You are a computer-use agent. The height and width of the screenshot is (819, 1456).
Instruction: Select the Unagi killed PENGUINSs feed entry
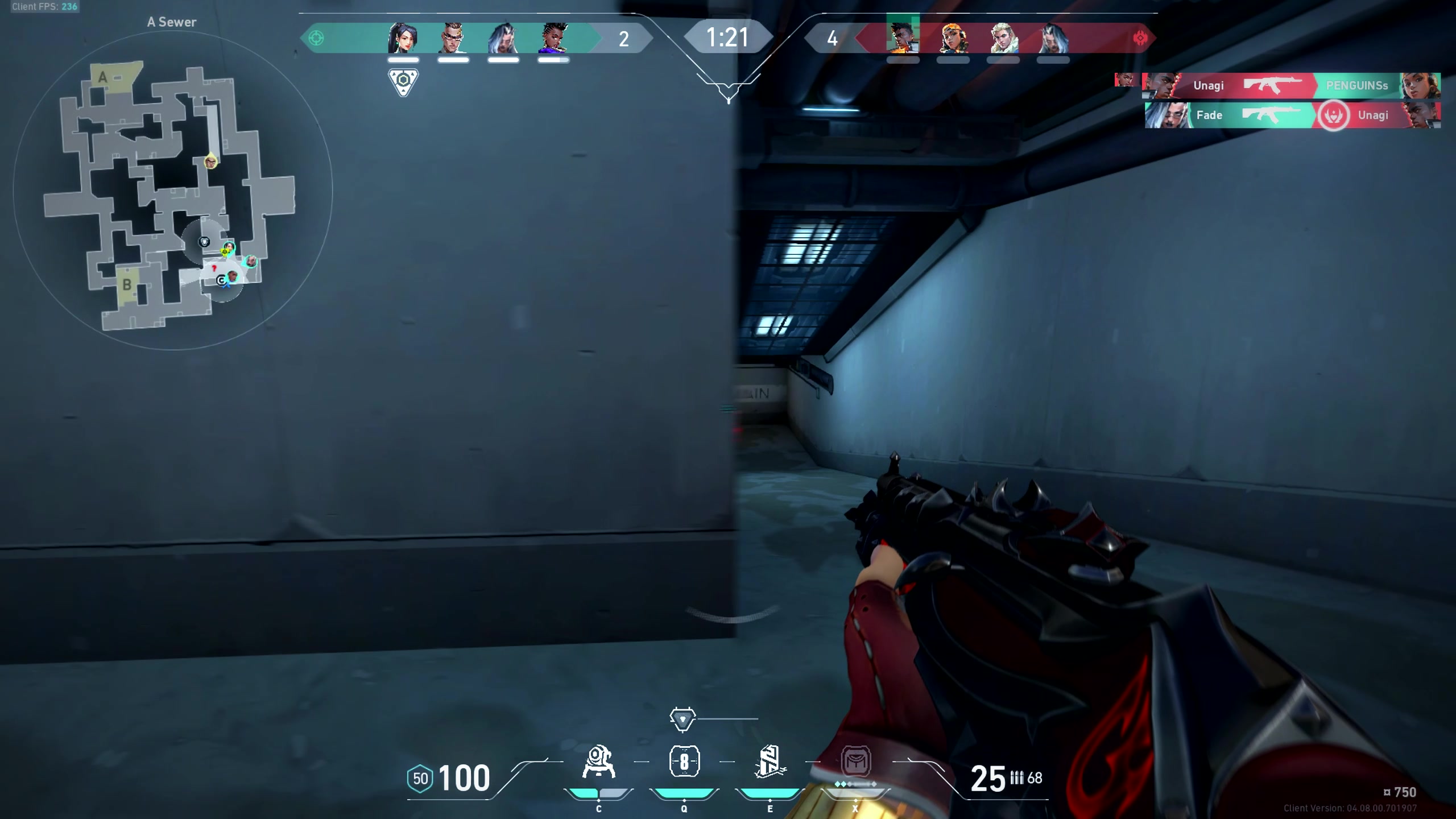pyautogui.click(x=1291, y=86)
